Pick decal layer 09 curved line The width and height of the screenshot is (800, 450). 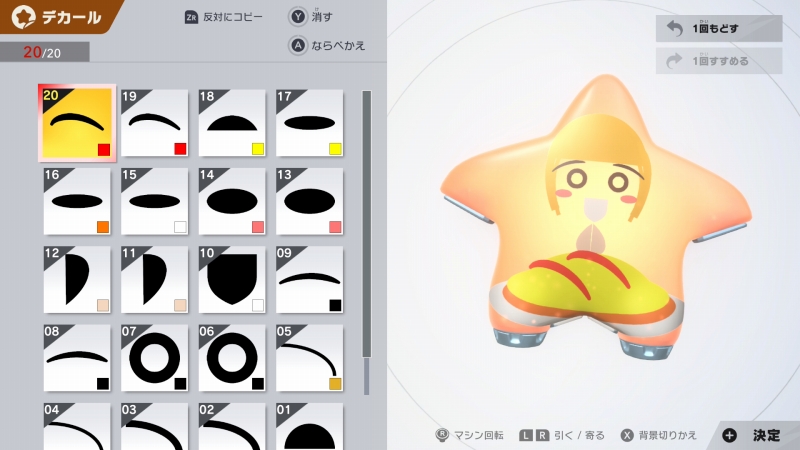(310, 279)
